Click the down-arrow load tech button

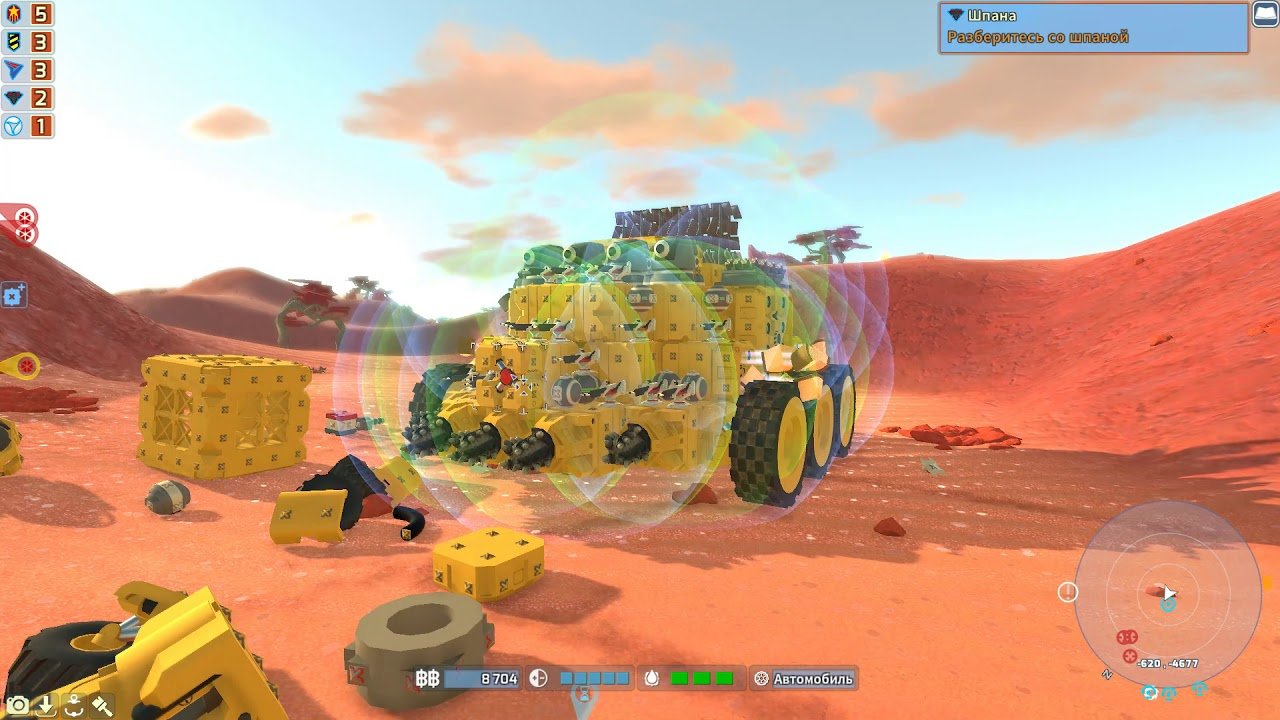(45, 705)
